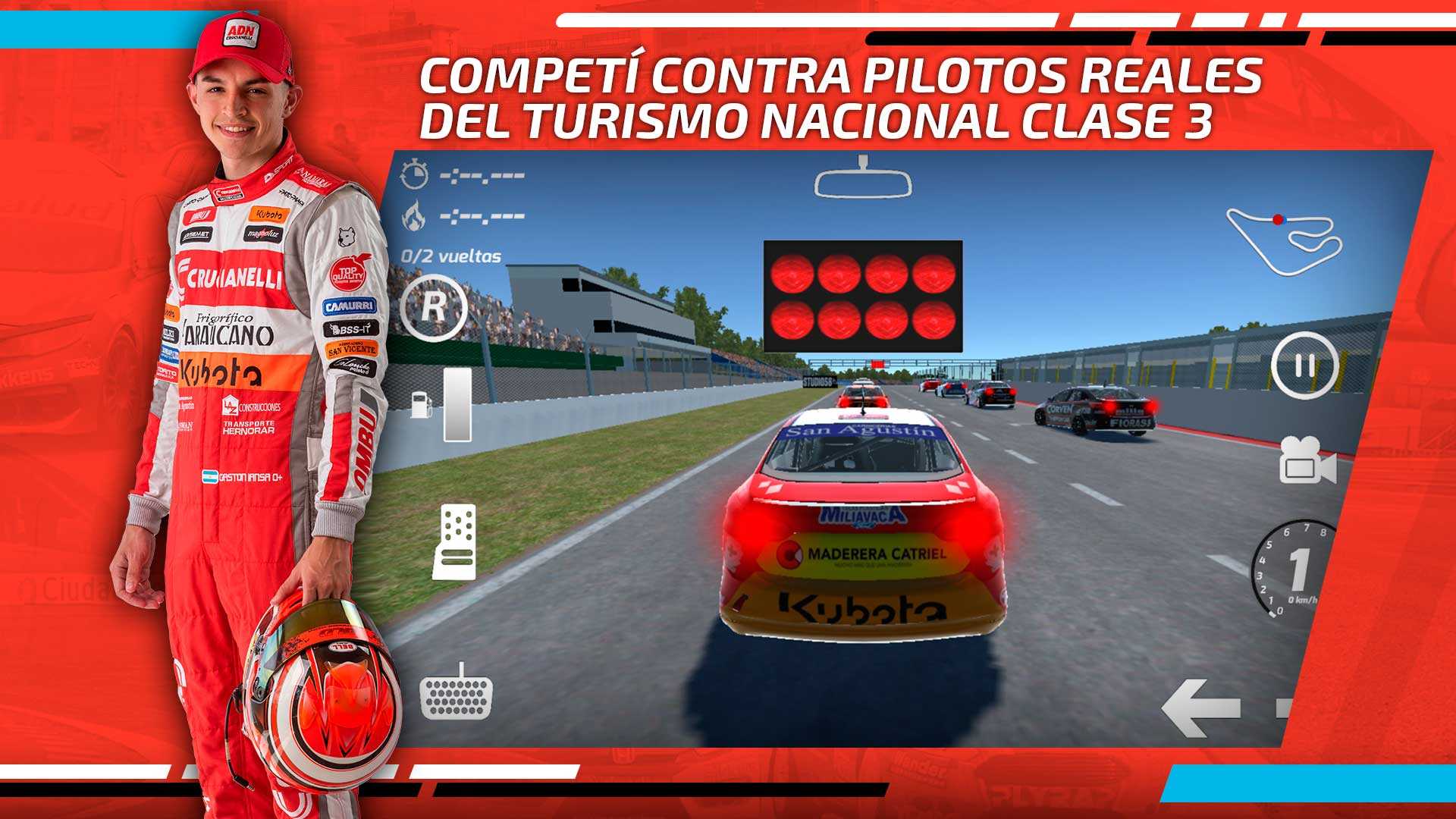
Task: Hit the wide pedal icon
Action: 457,692
